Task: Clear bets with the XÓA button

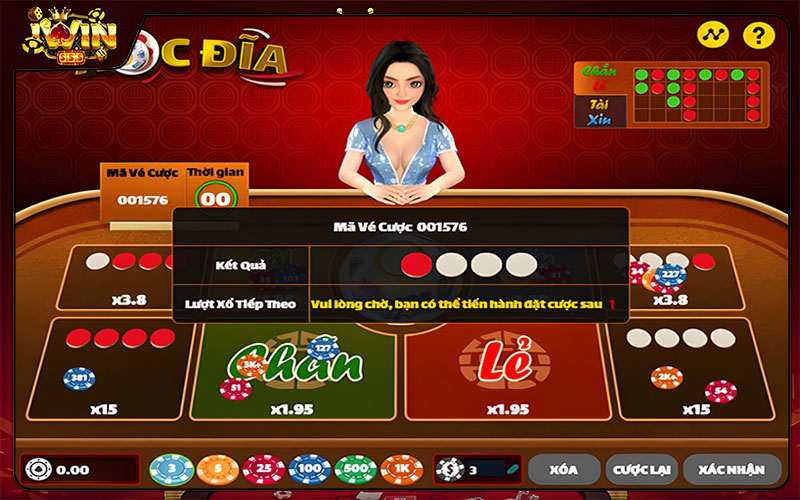Action: (x=564, y=468)
